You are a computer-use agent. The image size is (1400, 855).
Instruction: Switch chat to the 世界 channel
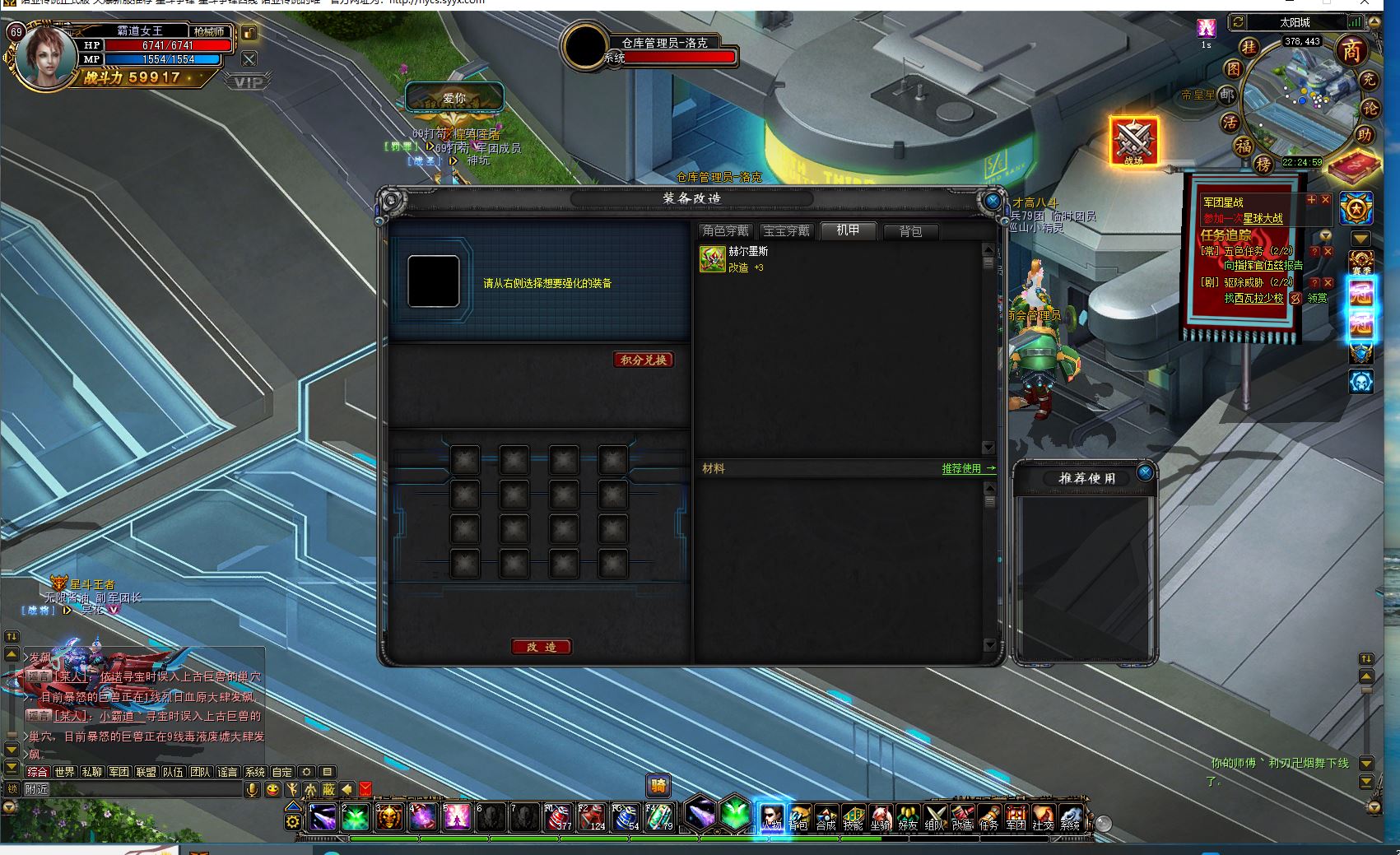click(x=65, y=772)
